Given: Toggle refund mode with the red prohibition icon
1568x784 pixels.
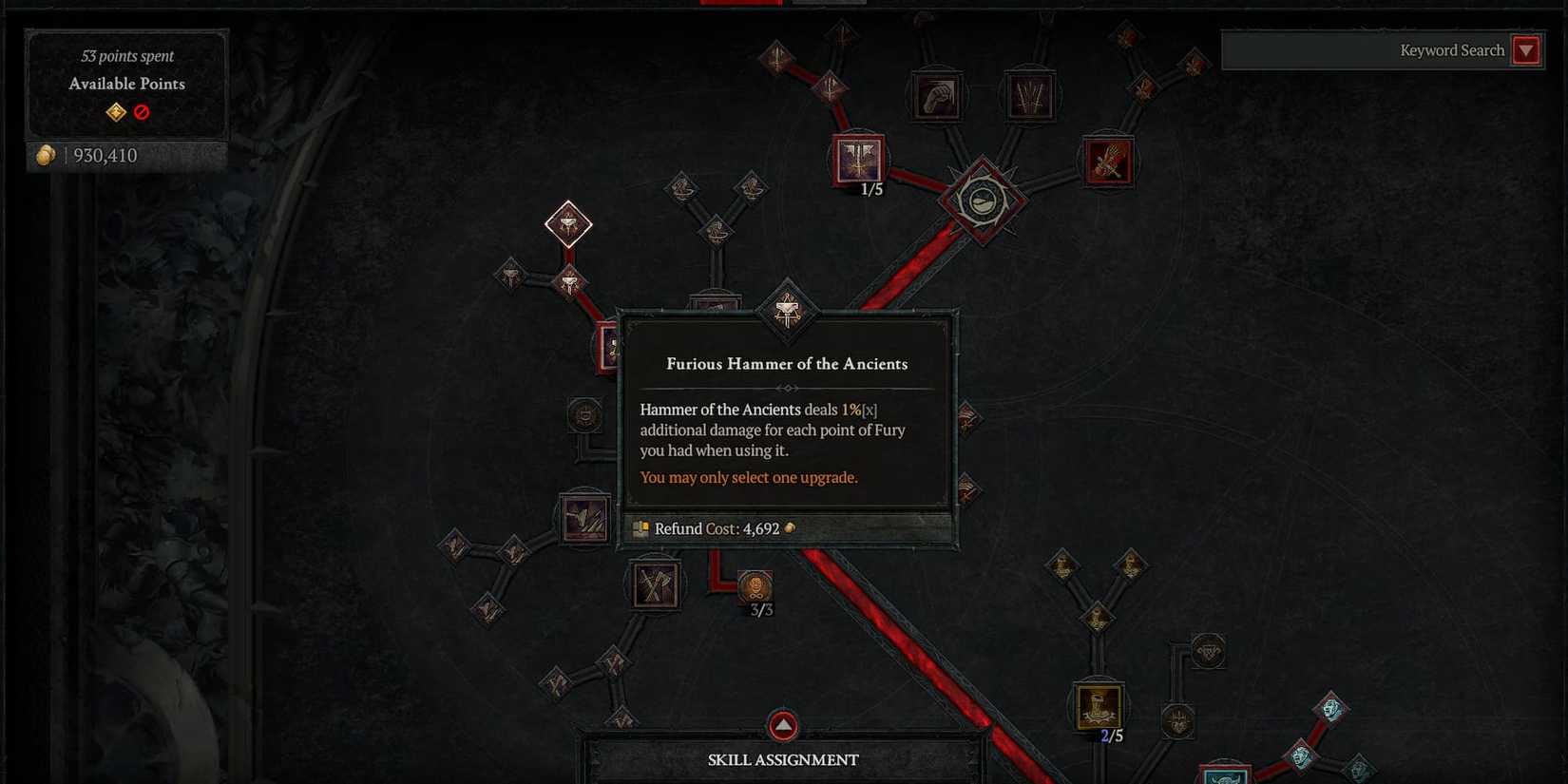Looking at the screenshot, I should (x=141, y=111).
